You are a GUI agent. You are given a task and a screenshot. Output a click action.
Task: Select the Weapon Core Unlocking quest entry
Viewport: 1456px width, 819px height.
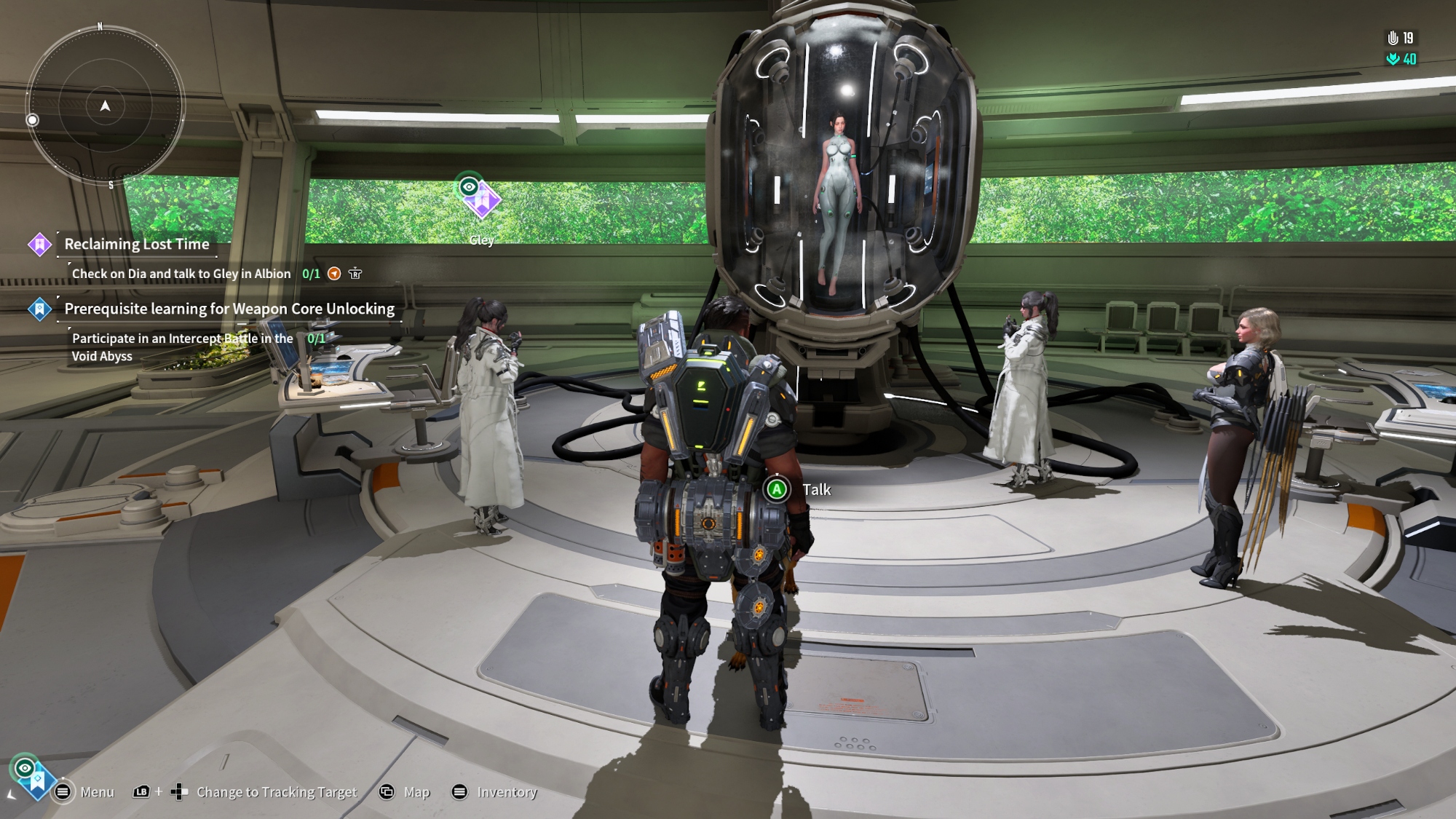229,309
